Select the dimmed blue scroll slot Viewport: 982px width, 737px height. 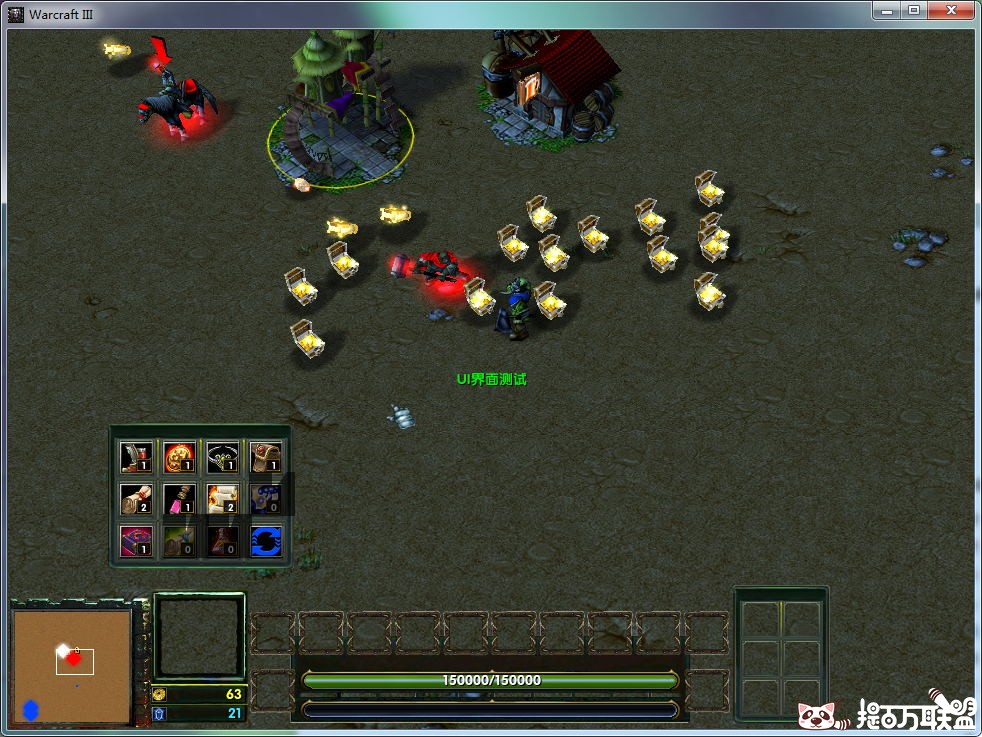(x=265, y=498)
